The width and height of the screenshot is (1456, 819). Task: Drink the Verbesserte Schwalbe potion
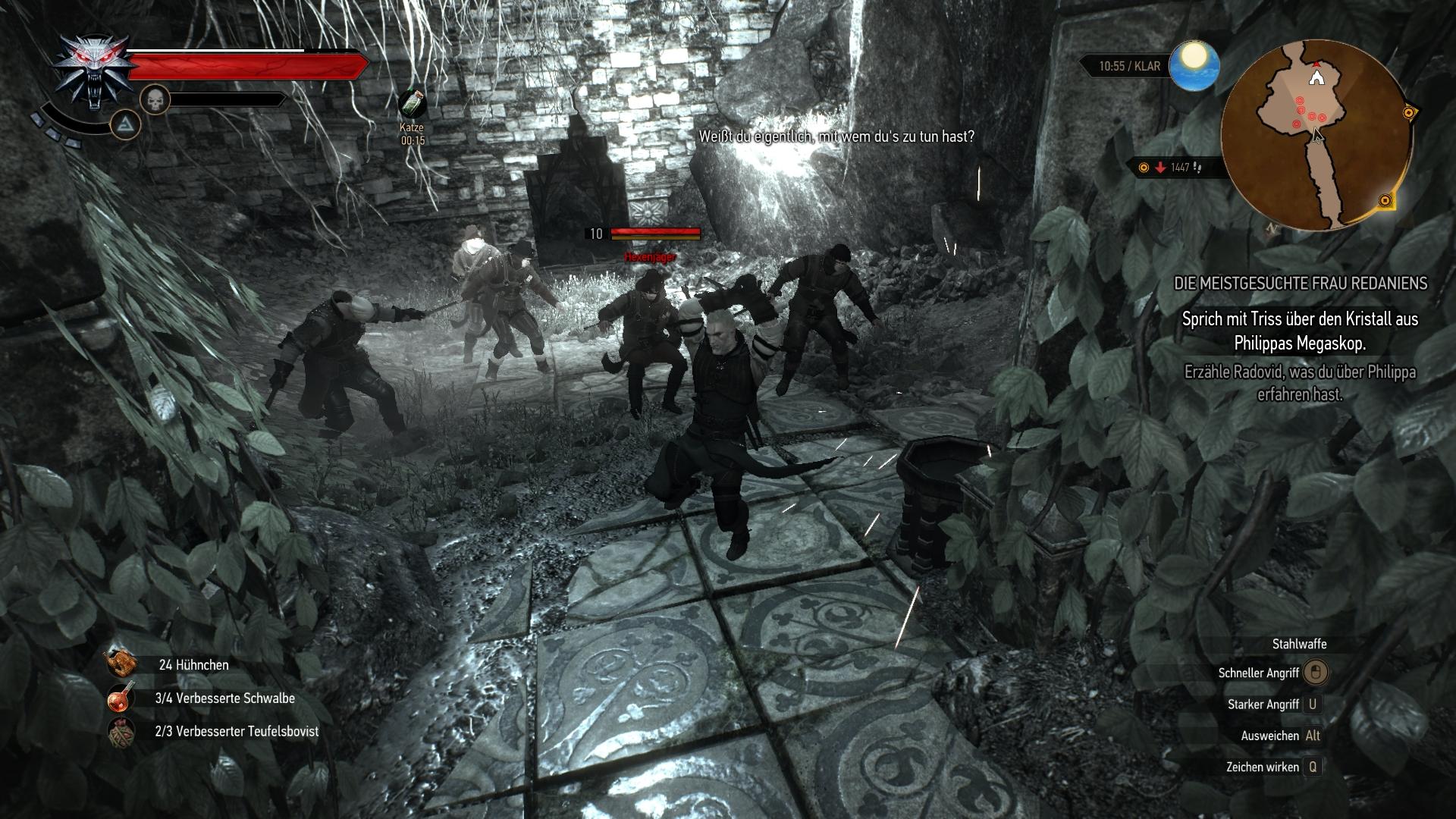(x=121, y=698)
